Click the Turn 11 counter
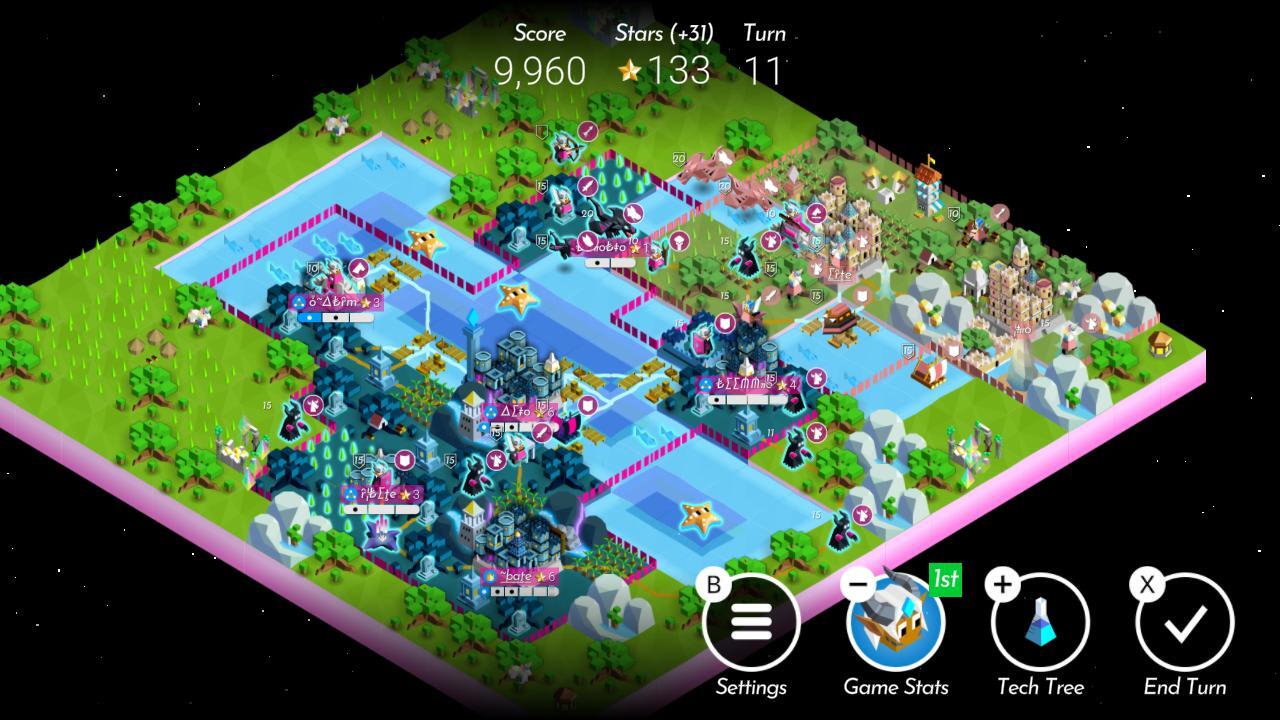 coord(762,70)
